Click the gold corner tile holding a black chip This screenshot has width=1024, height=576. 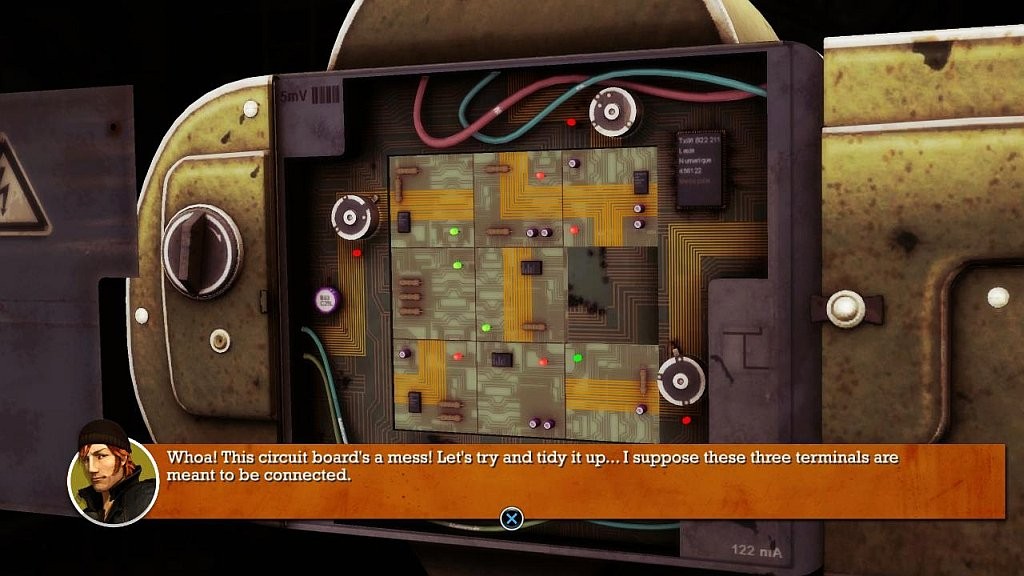431,383
